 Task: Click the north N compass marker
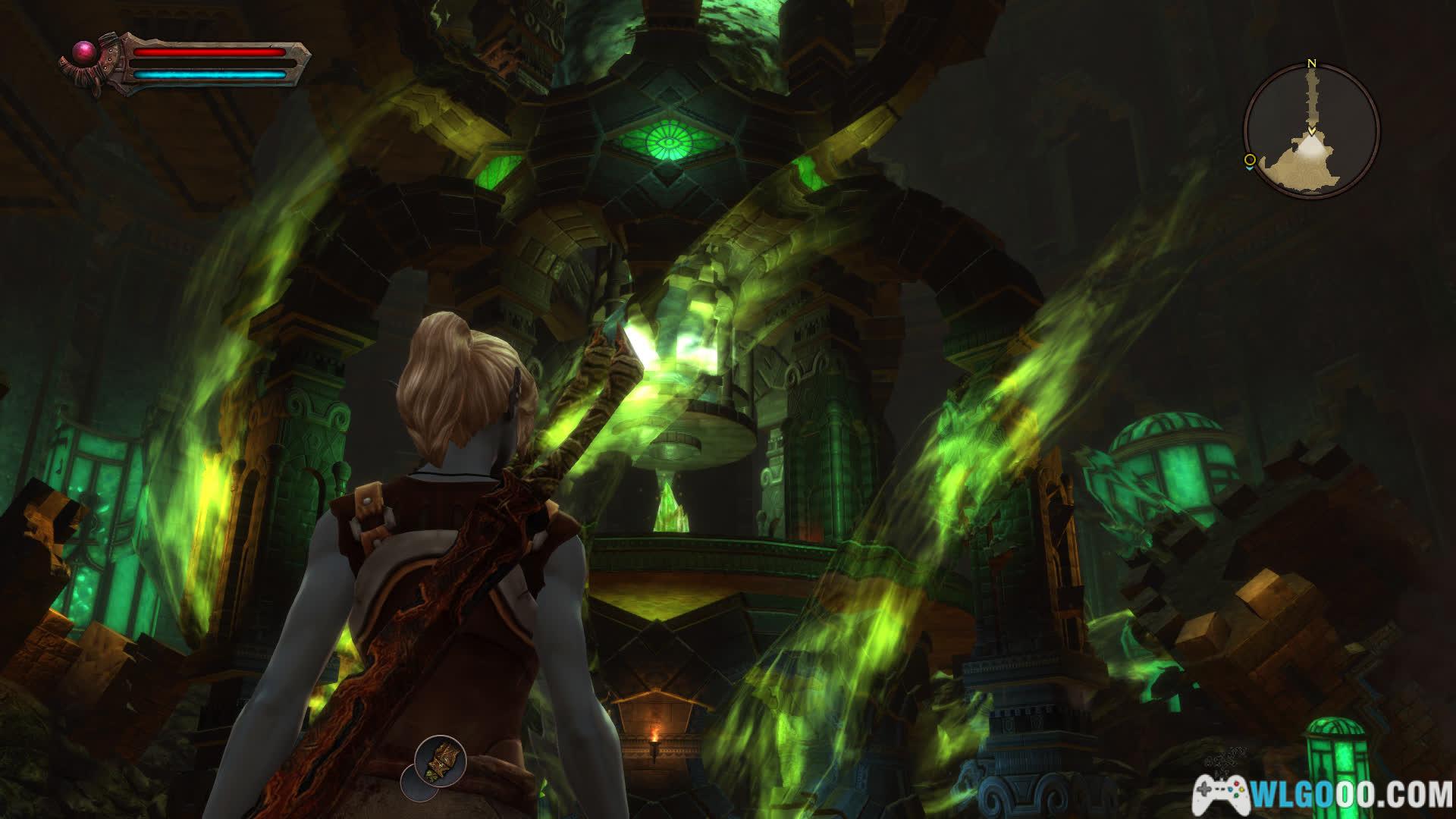1311,64
